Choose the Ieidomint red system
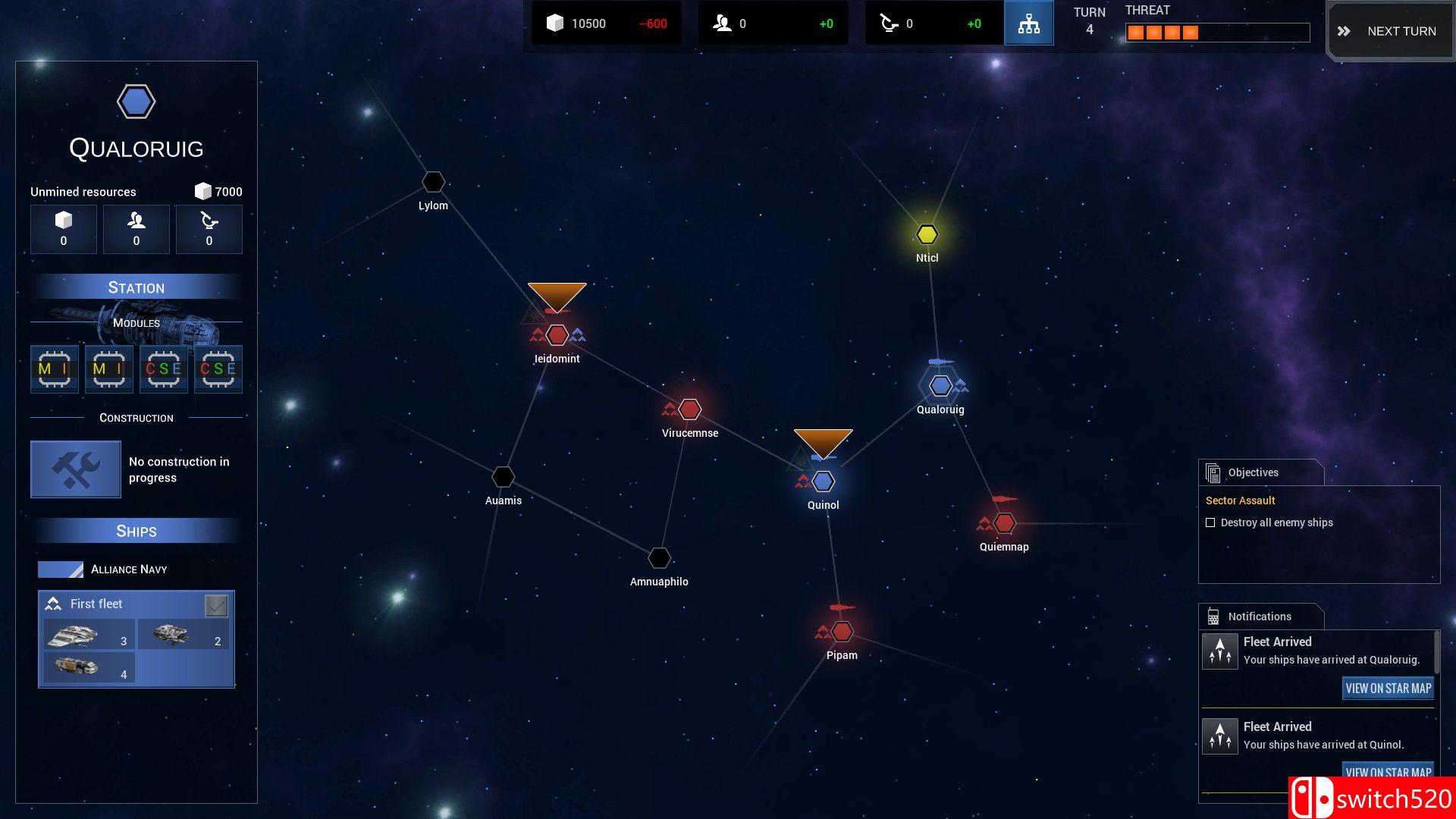1456x819 pixels. pyautogui.click(x=557, y=334)
